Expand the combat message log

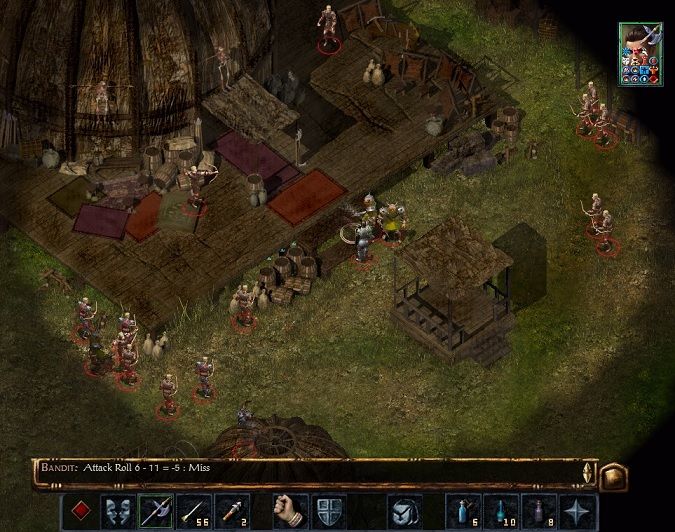pos(588,474)
